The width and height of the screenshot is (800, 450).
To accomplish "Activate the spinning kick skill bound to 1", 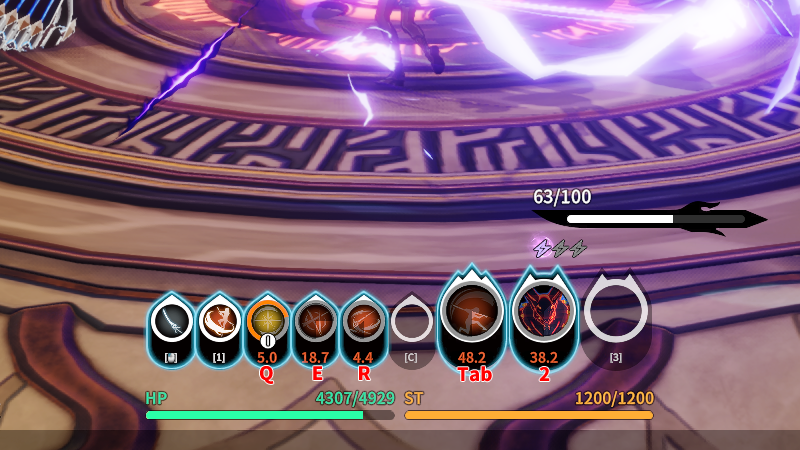I will (x=219, y=322).
